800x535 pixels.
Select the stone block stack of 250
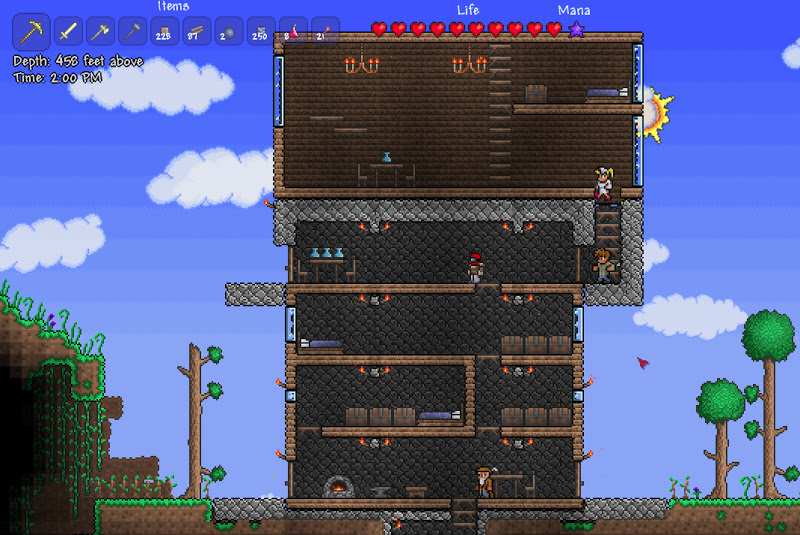click(x=261, y=32)
